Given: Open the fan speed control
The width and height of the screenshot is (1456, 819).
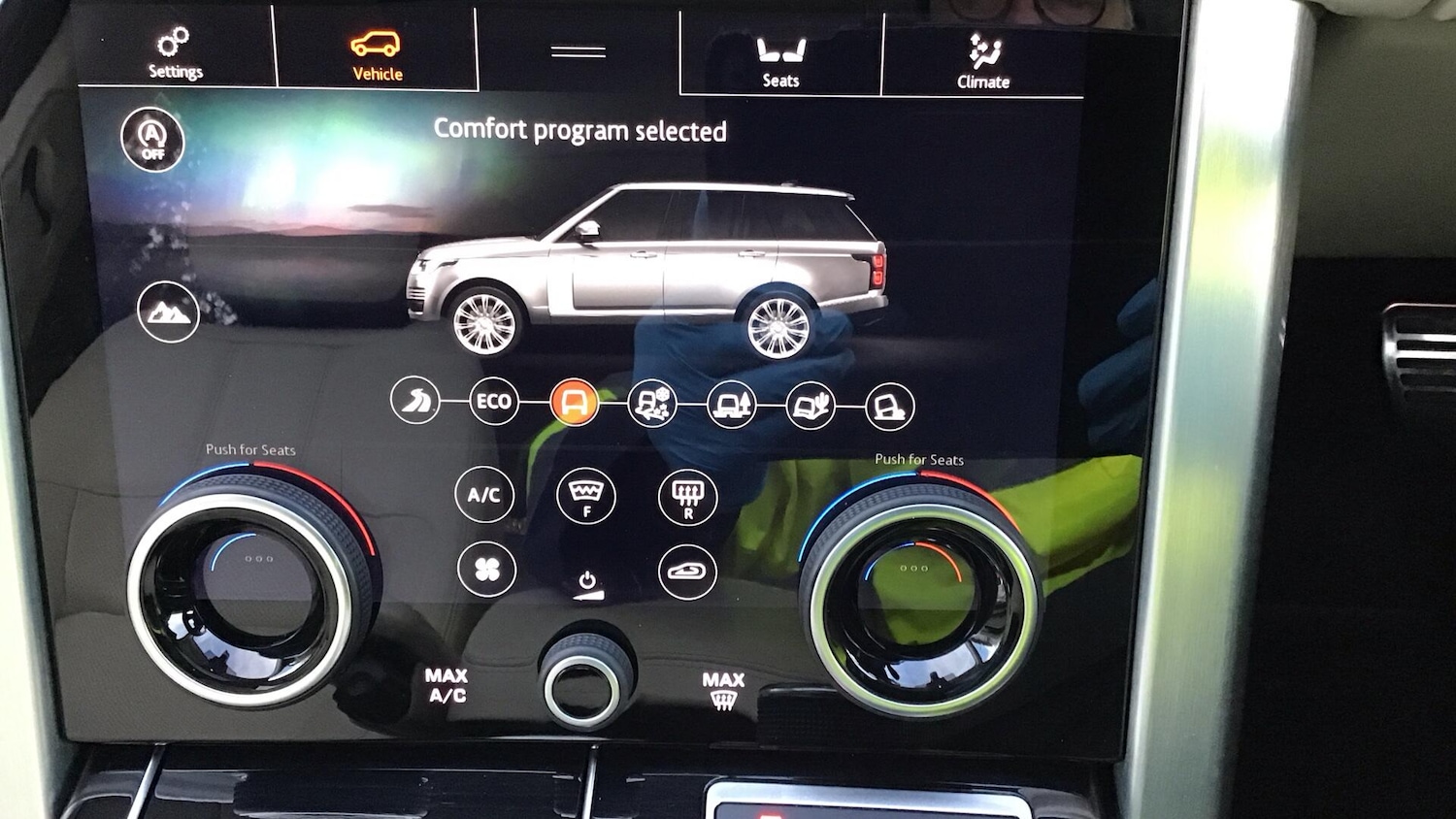Looking at the screenshot, I should [x=485, y=571].
